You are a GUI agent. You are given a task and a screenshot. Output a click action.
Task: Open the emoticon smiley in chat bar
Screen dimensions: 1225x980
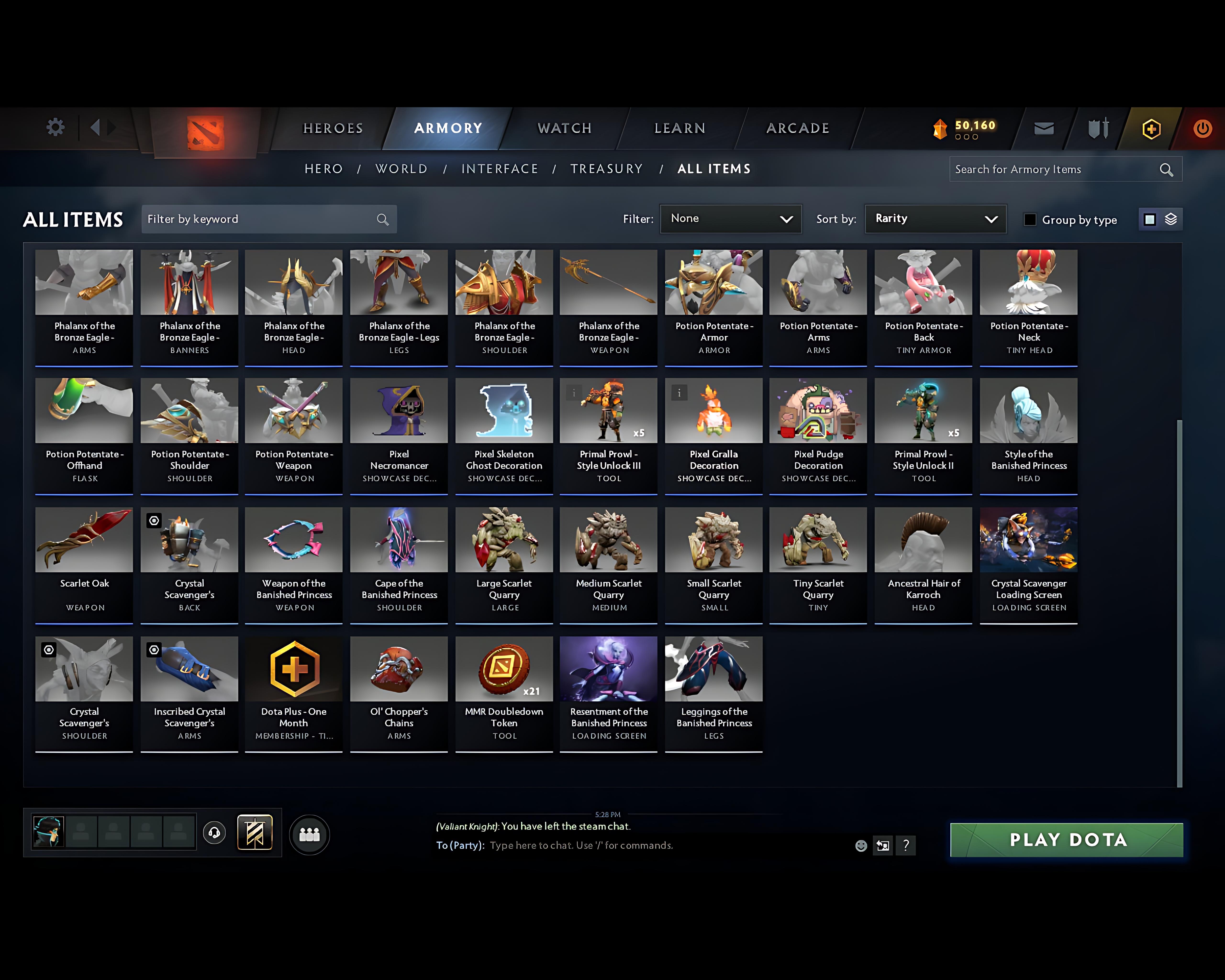pos(861,846)
